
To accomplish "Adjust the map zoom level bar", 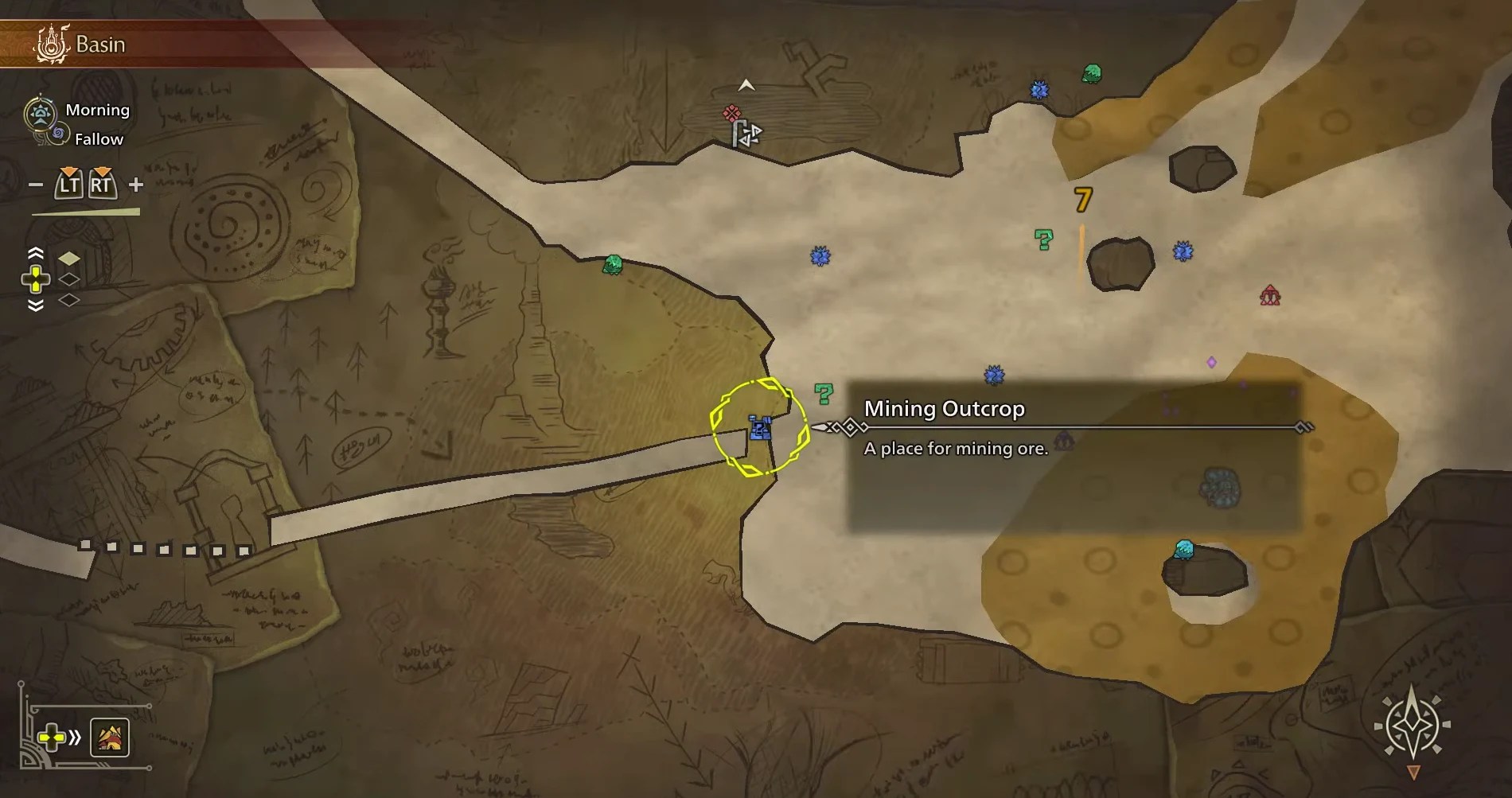I will pyautogui.click(x=86, y=212).
